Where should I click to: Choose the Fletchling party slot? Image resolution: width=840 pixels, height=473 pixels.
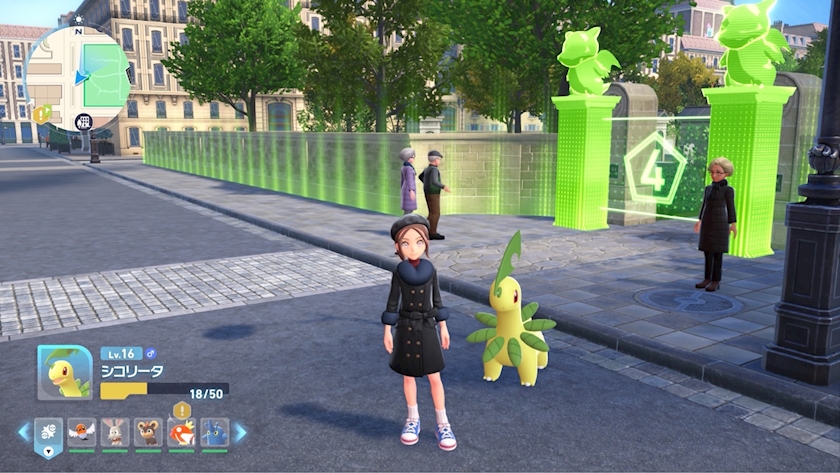pyautogui.click(x=82, y=432)
